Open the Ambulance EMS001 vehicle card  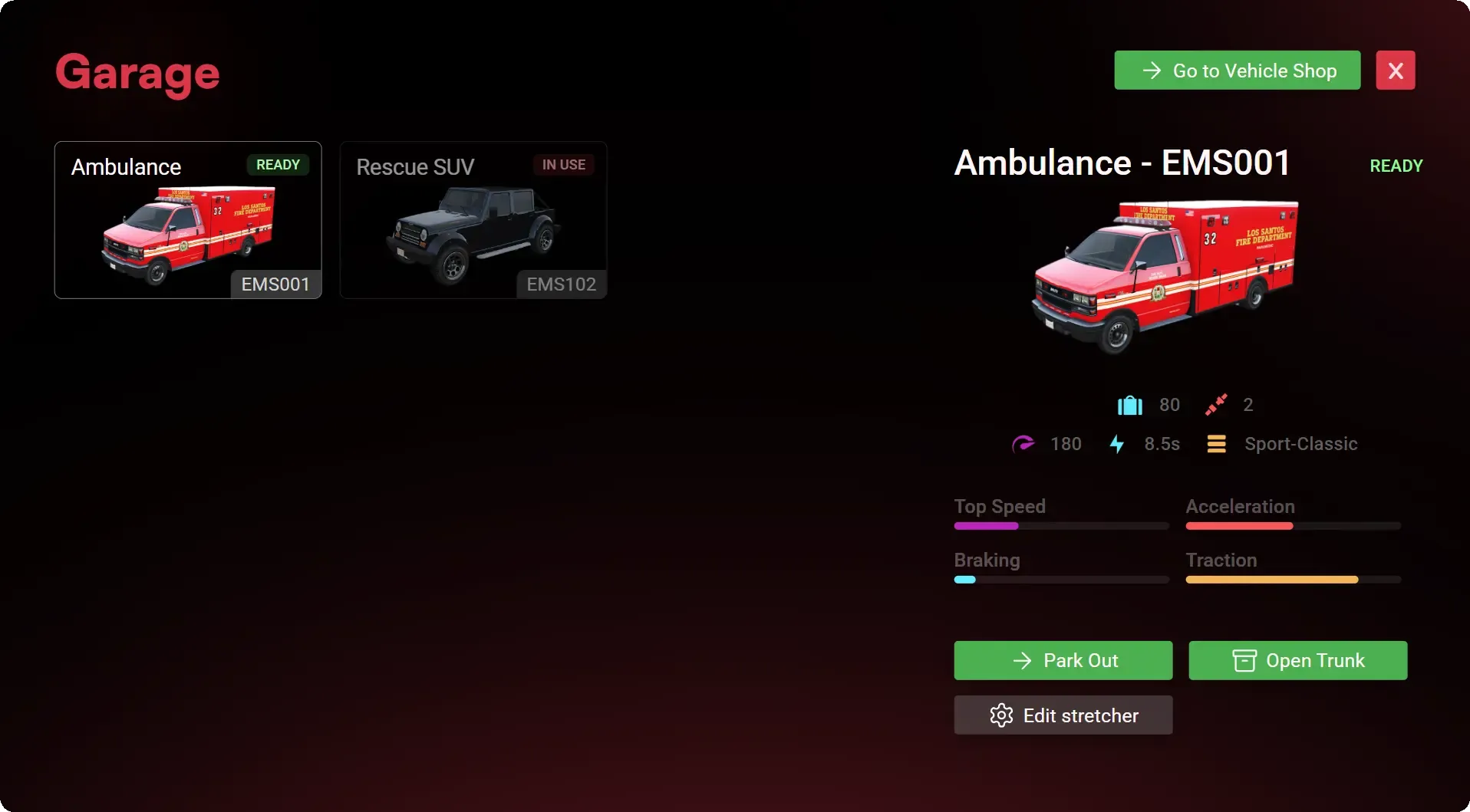tap(187, 220)
